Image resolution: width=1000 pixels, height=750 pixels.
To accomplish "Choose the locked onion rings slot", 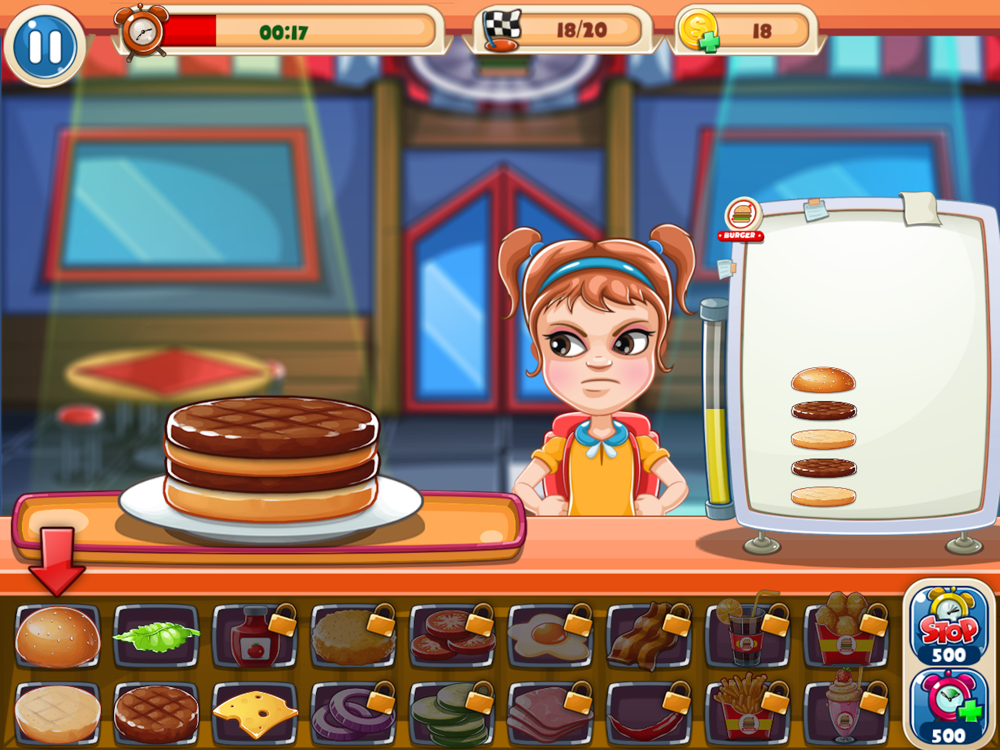I will click(353, 714).
